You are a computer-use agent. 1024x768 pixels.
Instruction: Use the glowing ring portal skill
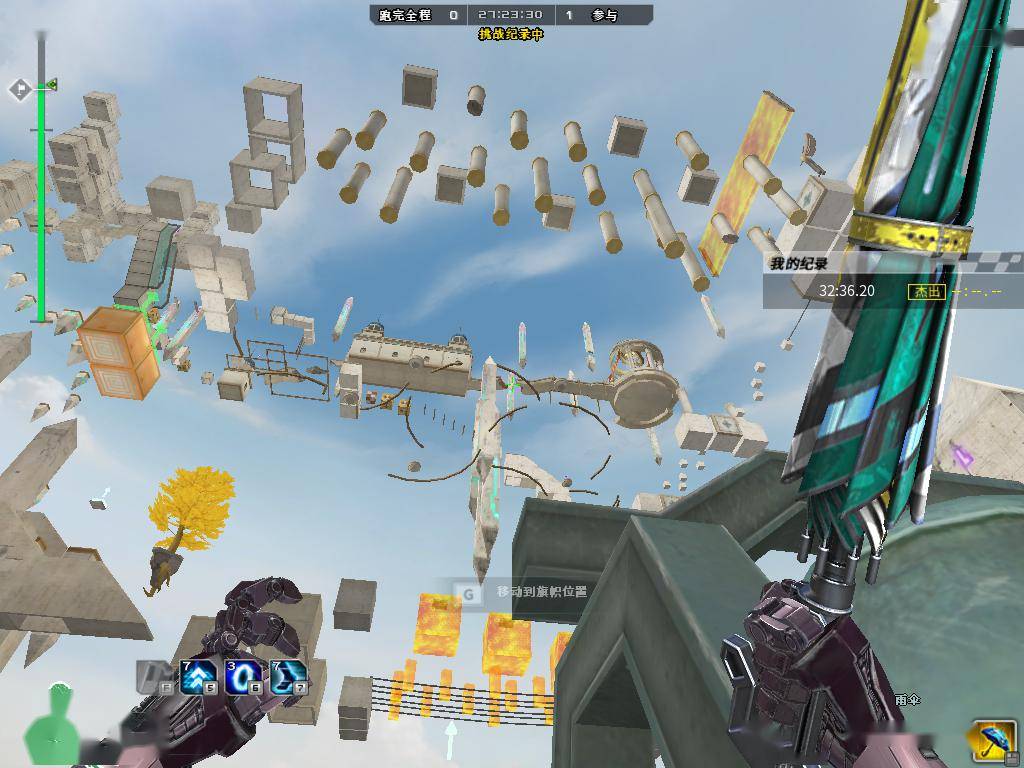pyautogui.click(x=242, y=677)
